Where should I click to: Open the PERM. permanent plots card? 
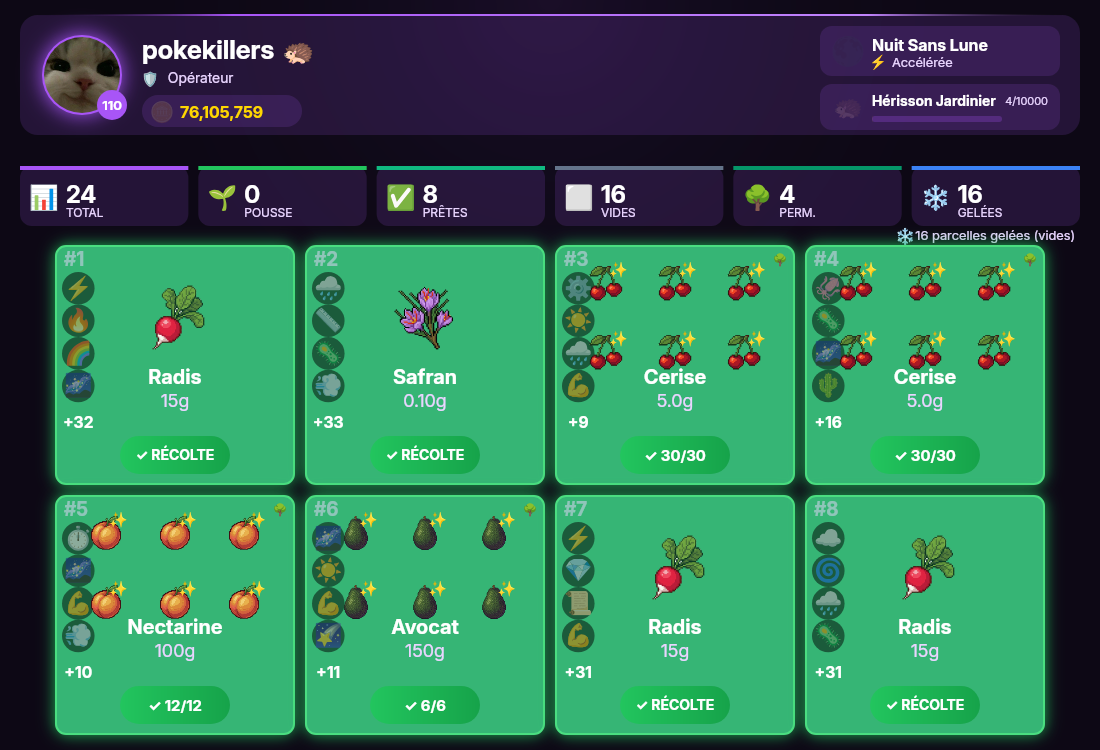[817, 197]
